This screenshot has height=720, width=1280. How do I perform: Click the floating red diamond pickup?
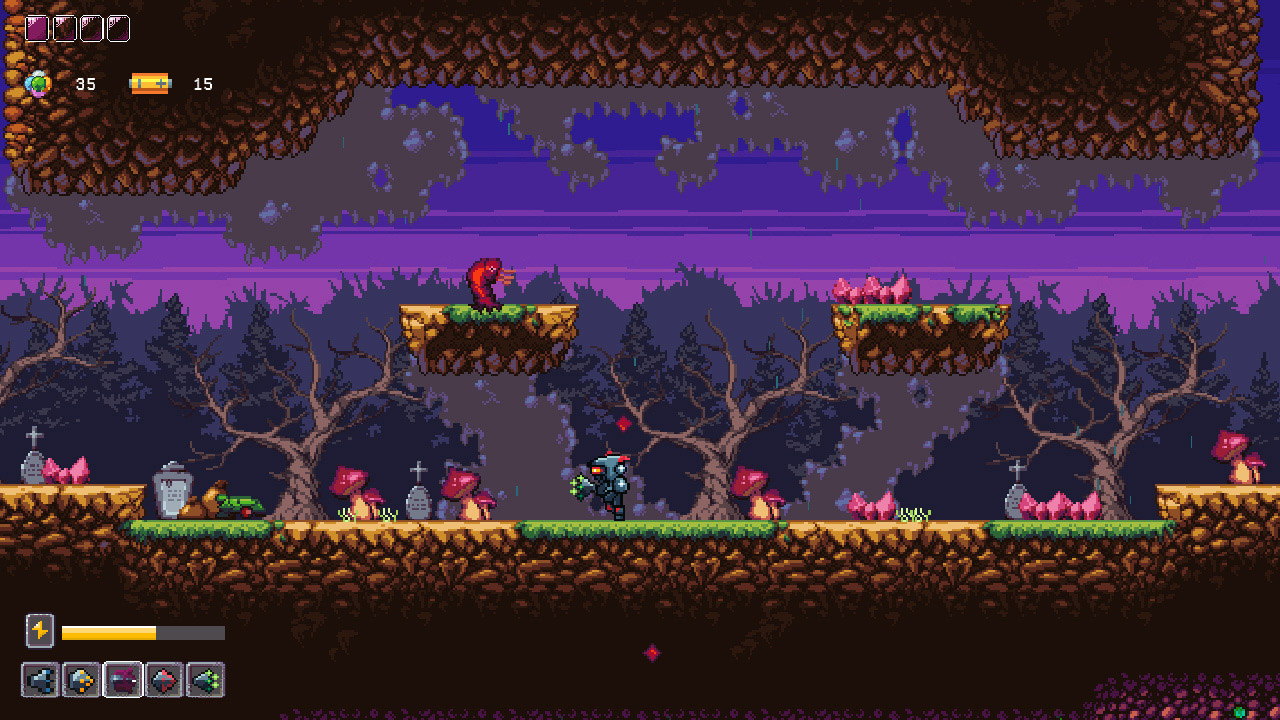tap(623, 423)
